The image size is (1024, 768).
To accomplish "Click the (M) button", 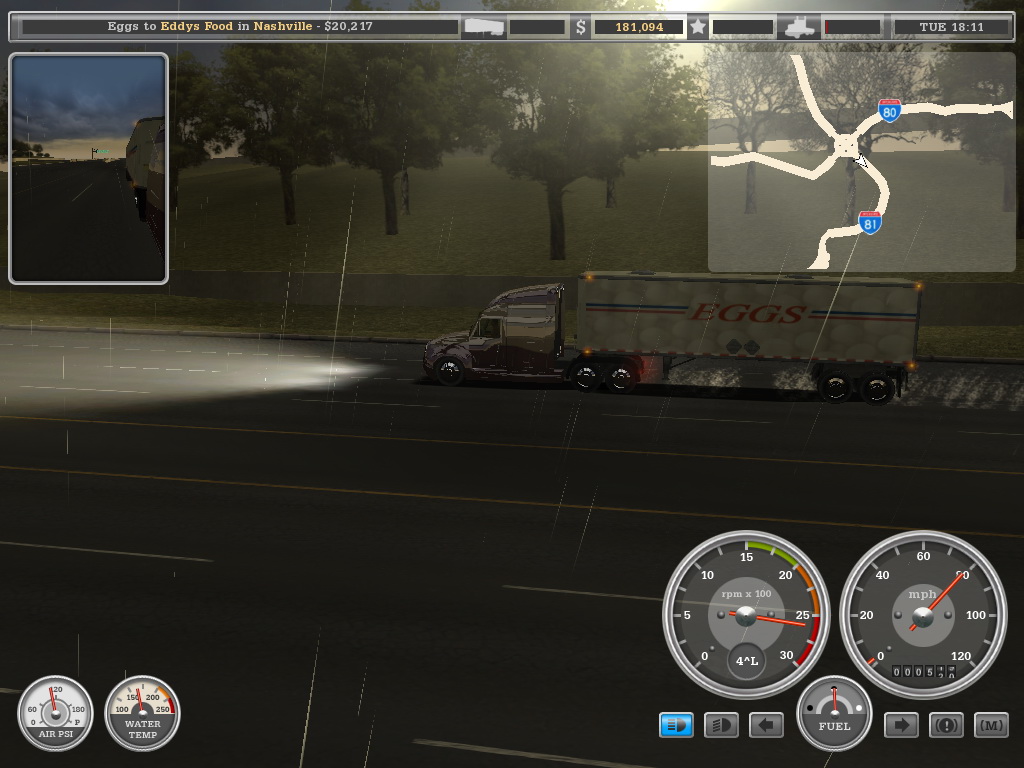I will point(991,725).
